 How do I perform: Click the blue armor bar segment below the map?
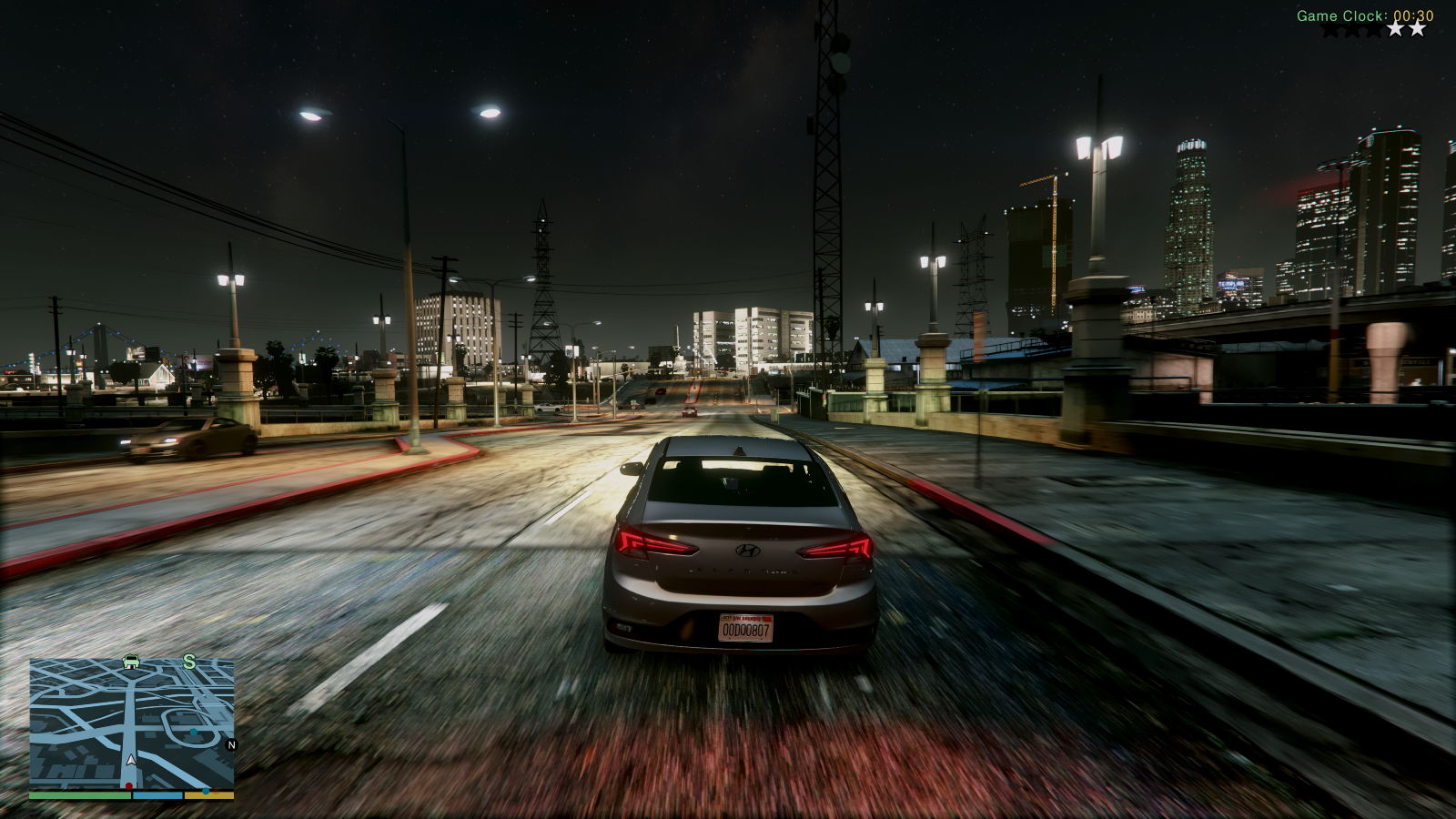tap(157, 795)
